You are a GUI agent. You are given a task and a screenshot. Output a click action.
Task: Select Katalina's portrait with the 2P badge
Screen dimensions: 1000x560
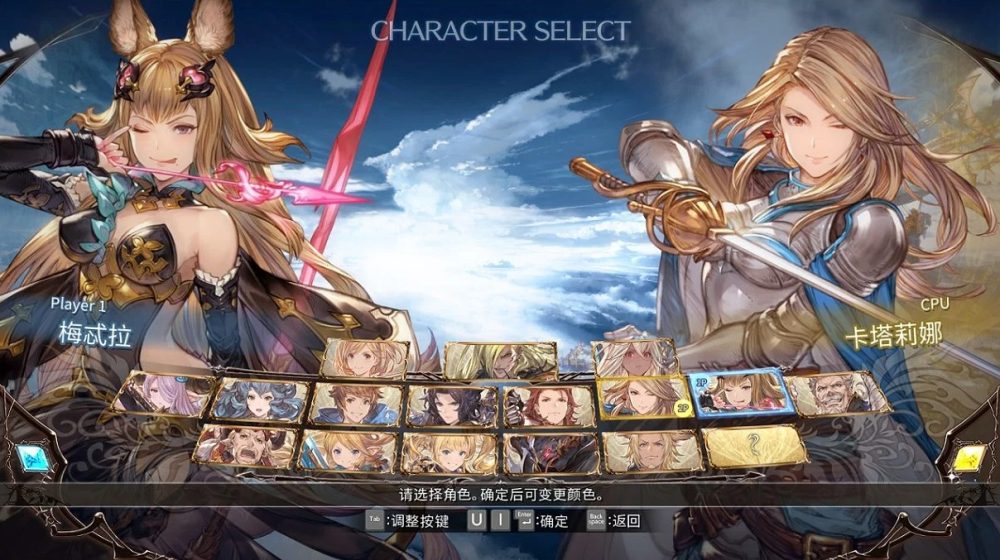(643, 397)
